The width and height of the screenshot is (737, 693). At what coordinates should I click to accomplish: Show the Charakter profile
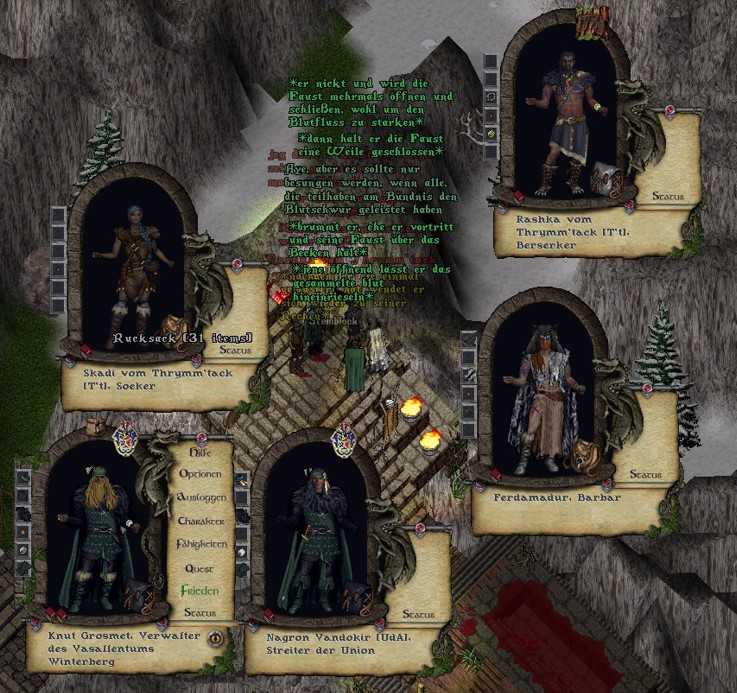(x=200, y=521)
